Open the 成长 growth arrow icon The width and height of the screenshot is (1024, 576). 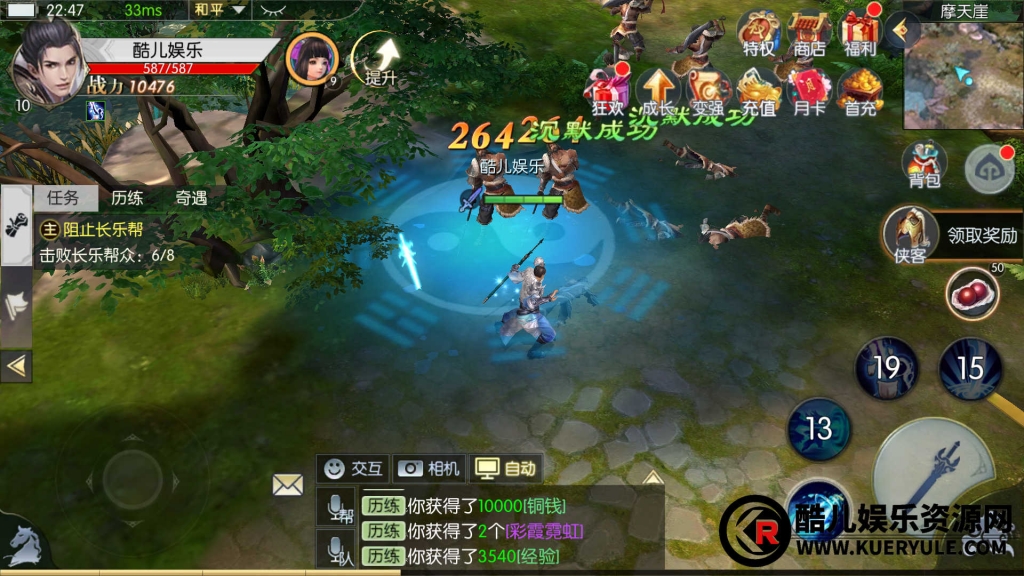656,90
